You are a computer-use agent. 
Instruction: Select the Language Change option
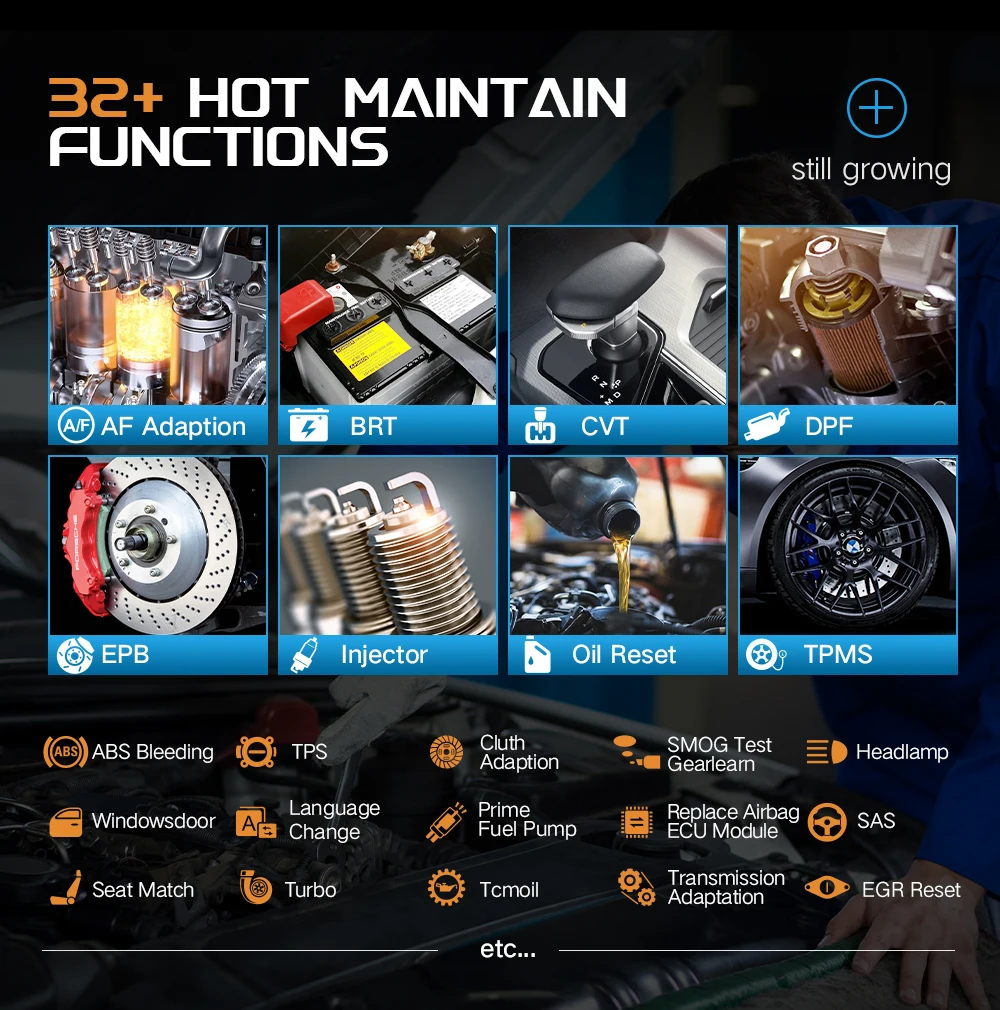[310, 820]
